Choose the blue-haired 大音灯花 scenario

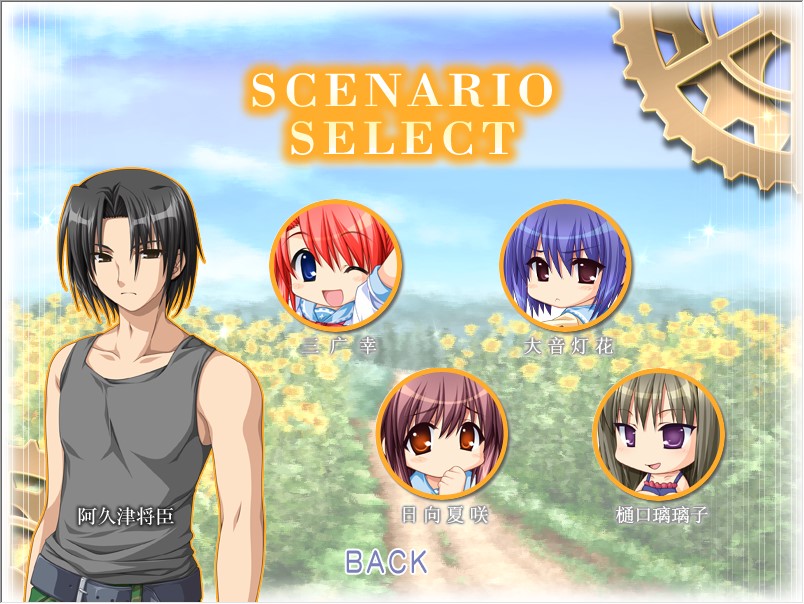[x=565, y=267]
